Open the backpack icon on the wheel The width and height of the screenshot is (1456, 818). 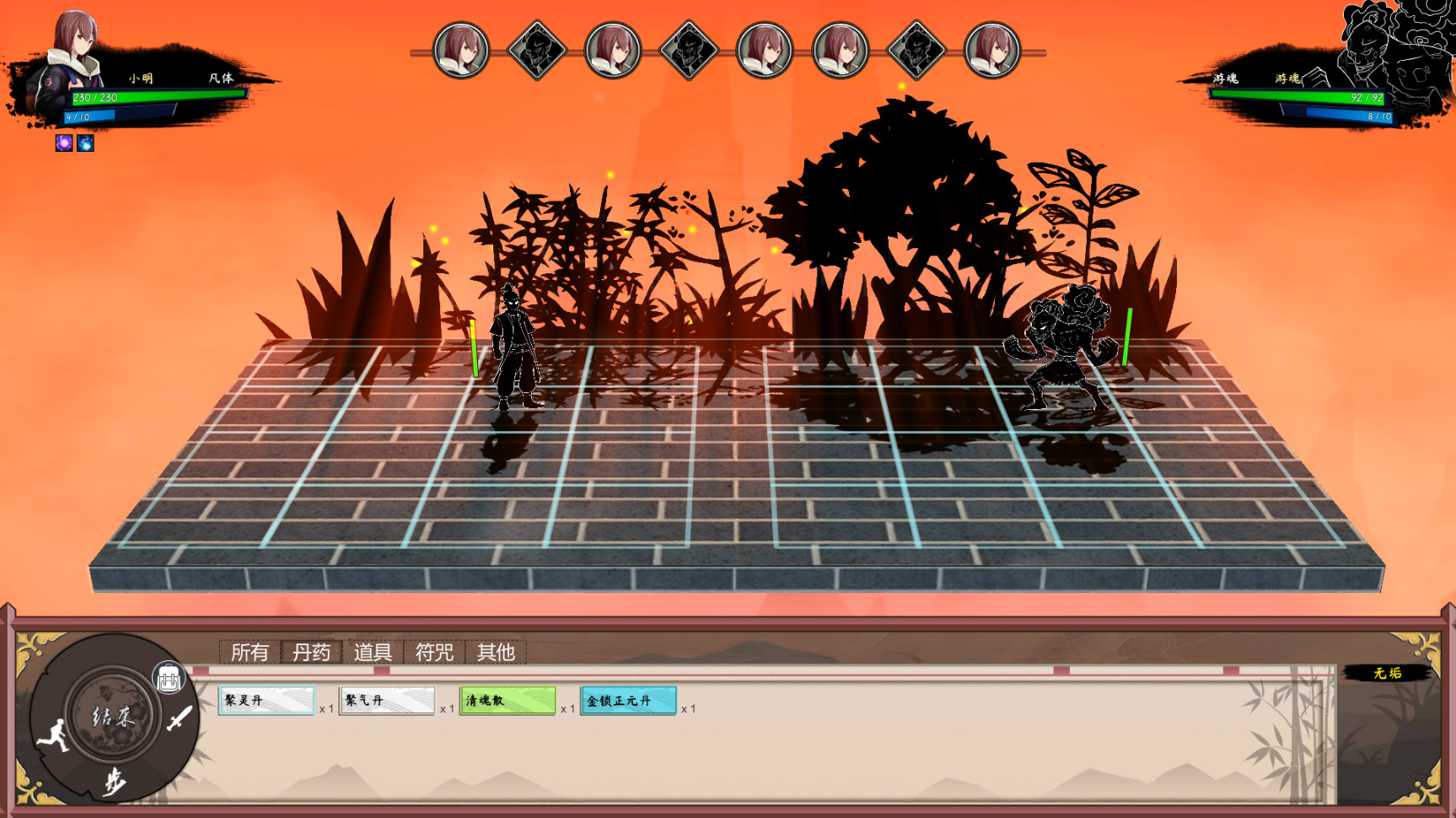pos(169,679)
